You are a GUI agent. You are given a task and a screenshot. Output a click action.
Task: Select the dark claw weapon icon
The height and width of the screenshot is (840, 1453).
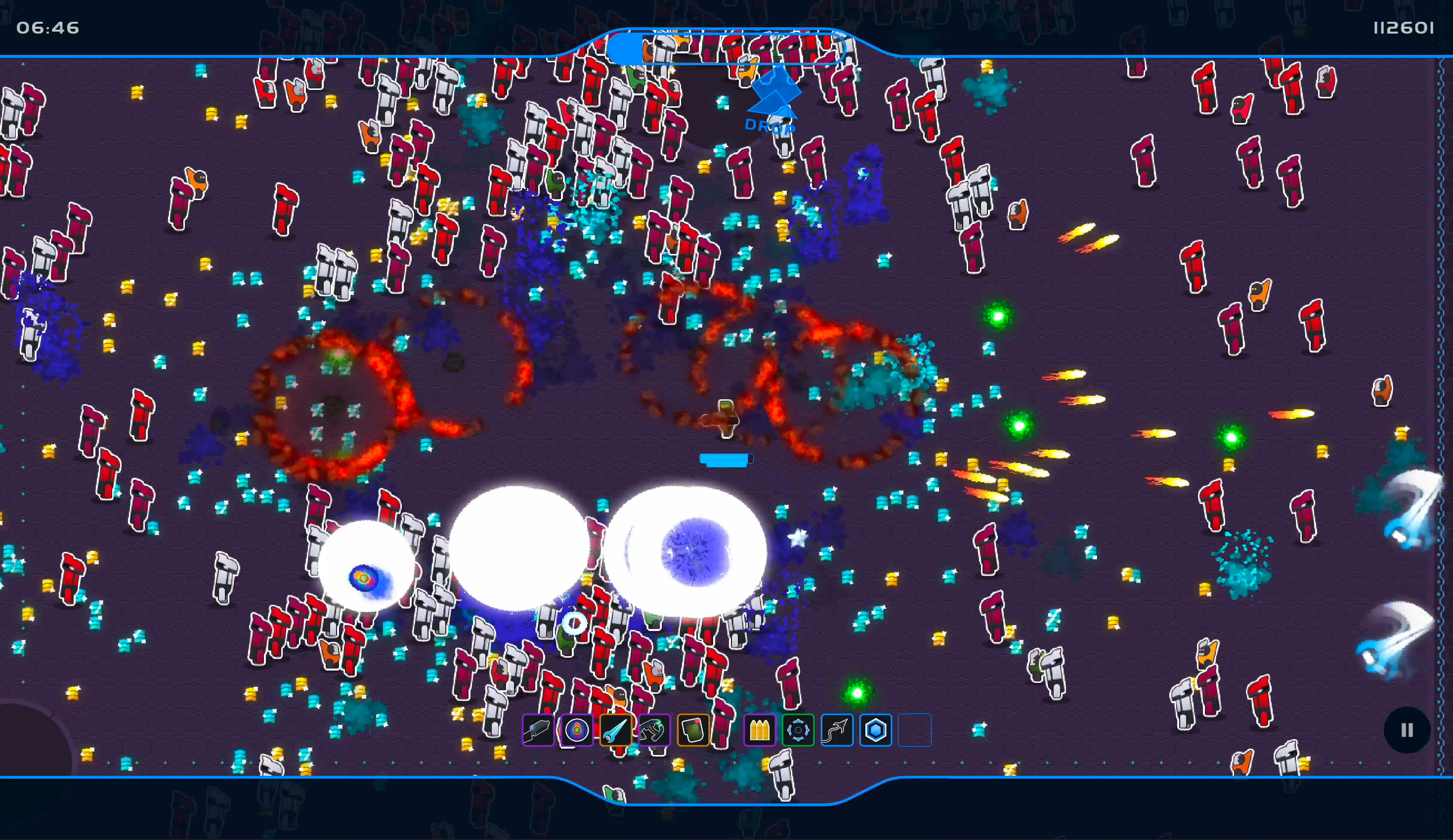[654, 730]
